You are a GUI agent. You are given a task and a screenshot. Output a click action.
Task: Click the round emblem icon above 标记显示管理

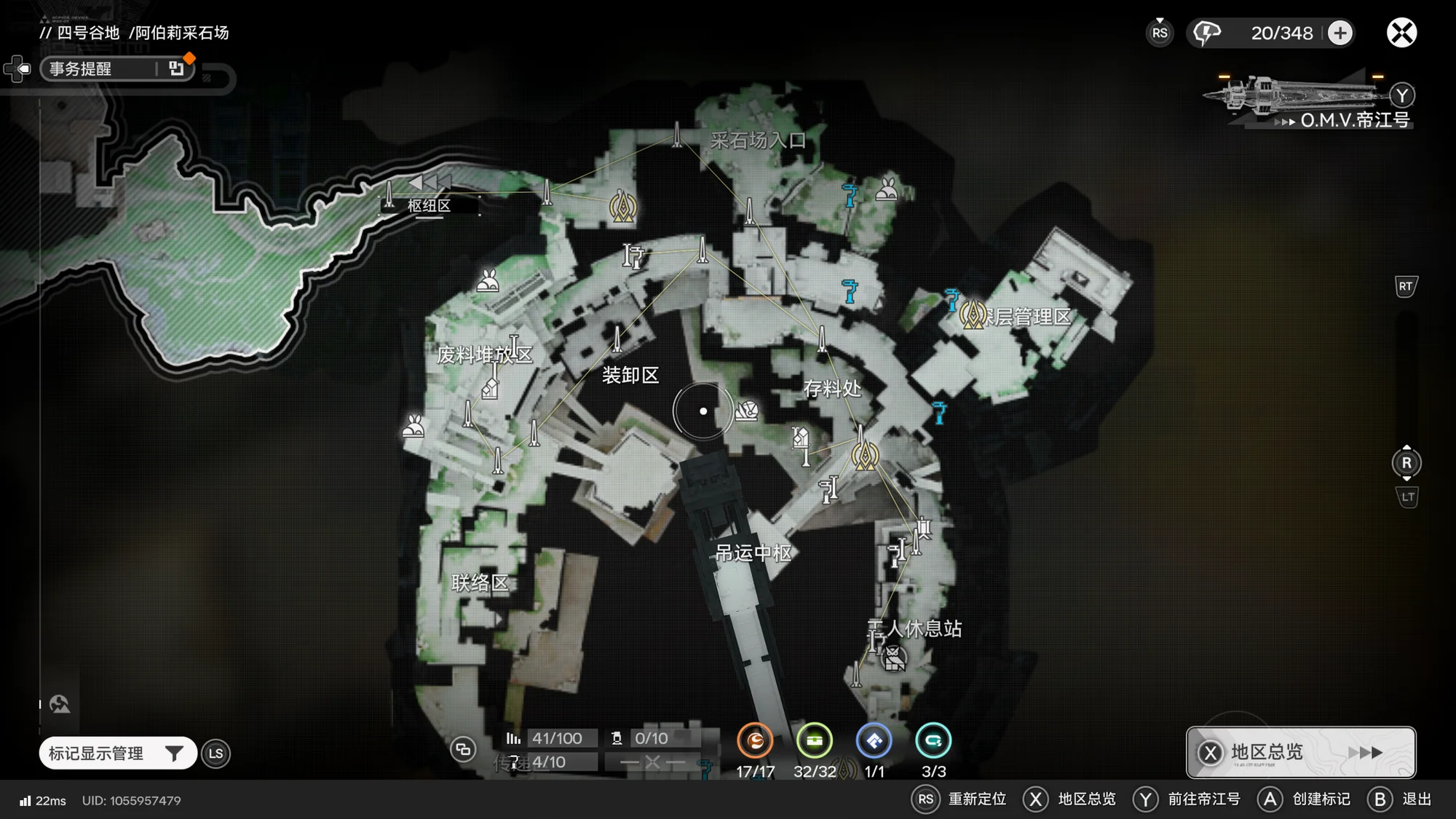point(60,704)
